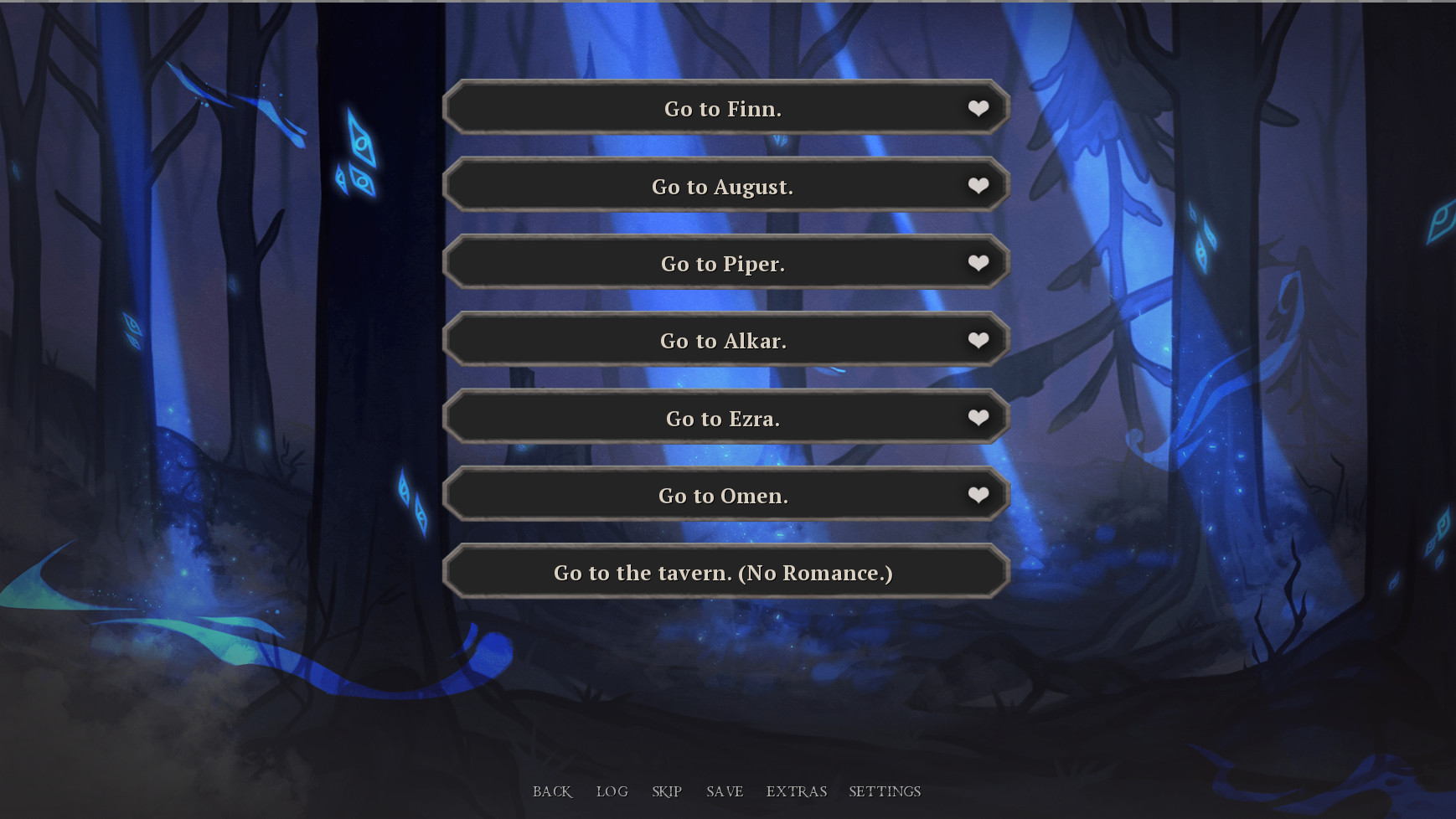Click the heart icon on Go to Alkar
This screenshot has height=819, width=1456.
click(978, 340)
